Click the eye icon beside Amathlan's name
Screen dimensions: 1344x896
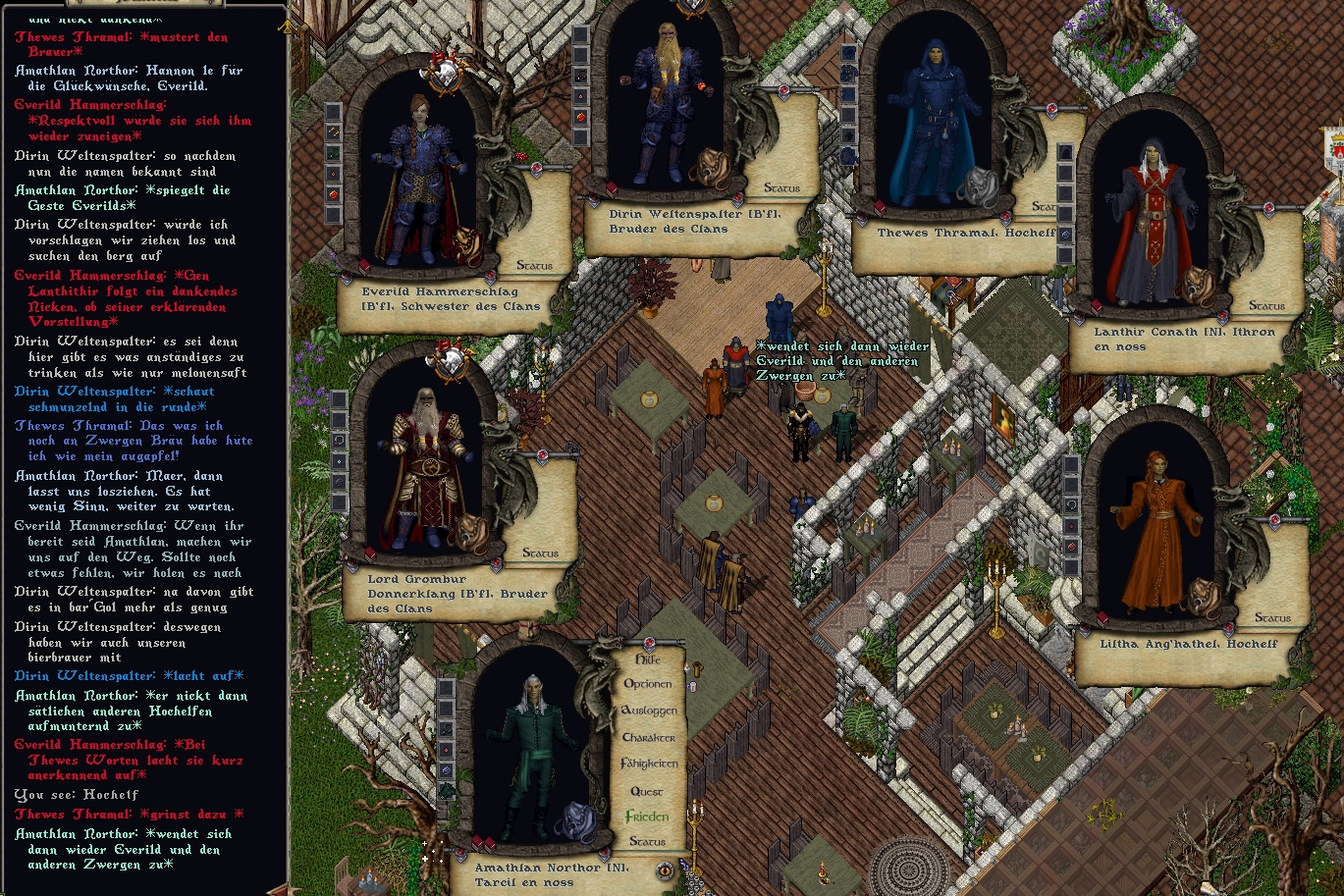coord(665,870)
